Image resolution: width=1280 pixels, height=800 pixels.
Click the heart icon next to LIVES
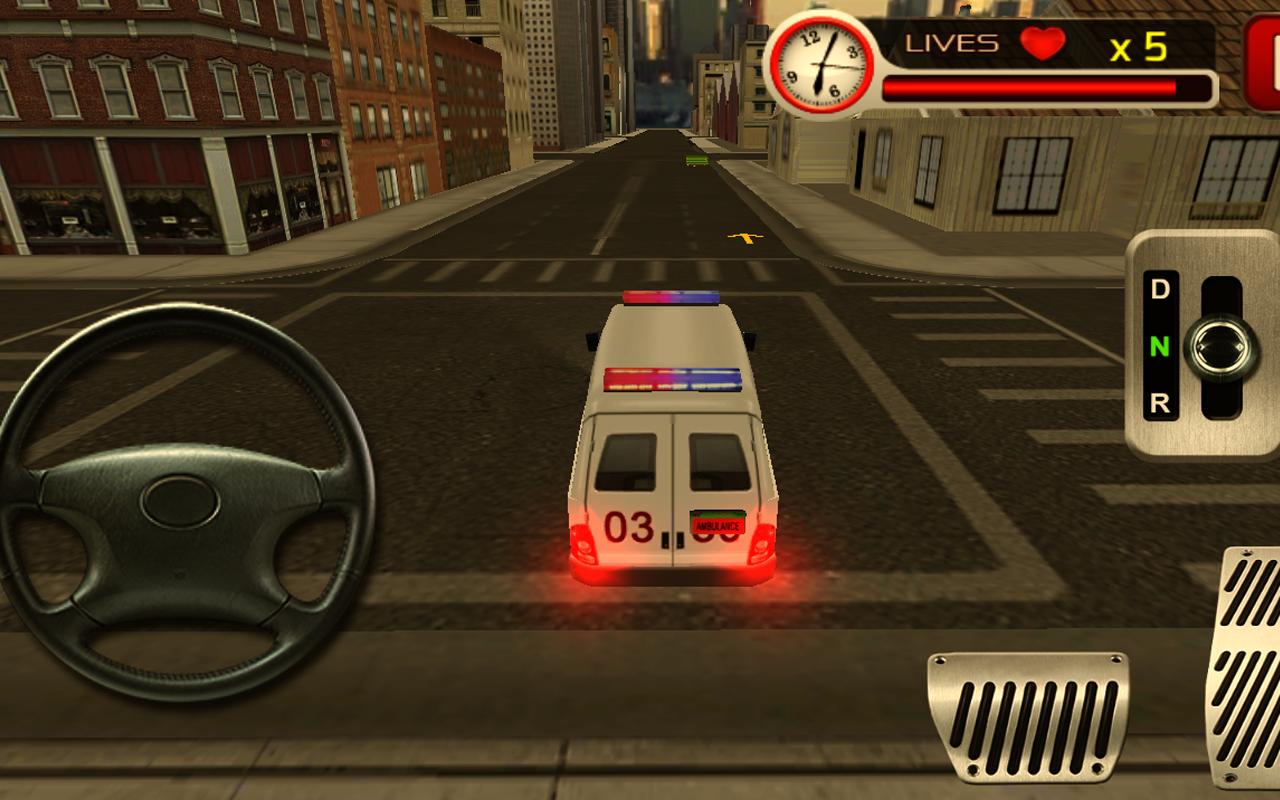[1043, 45]
